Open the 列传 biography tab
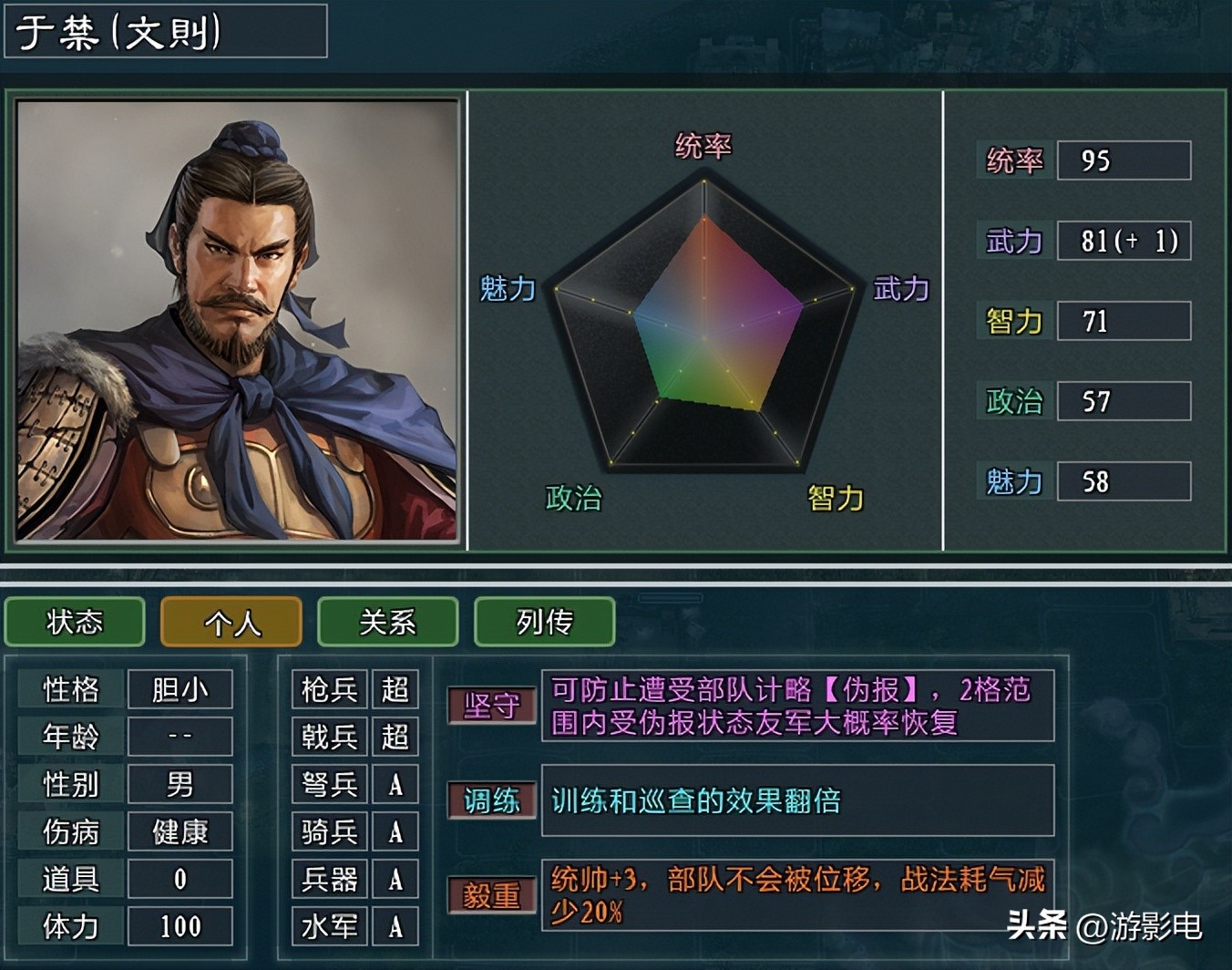1232x970 pixels. (544, 622)
